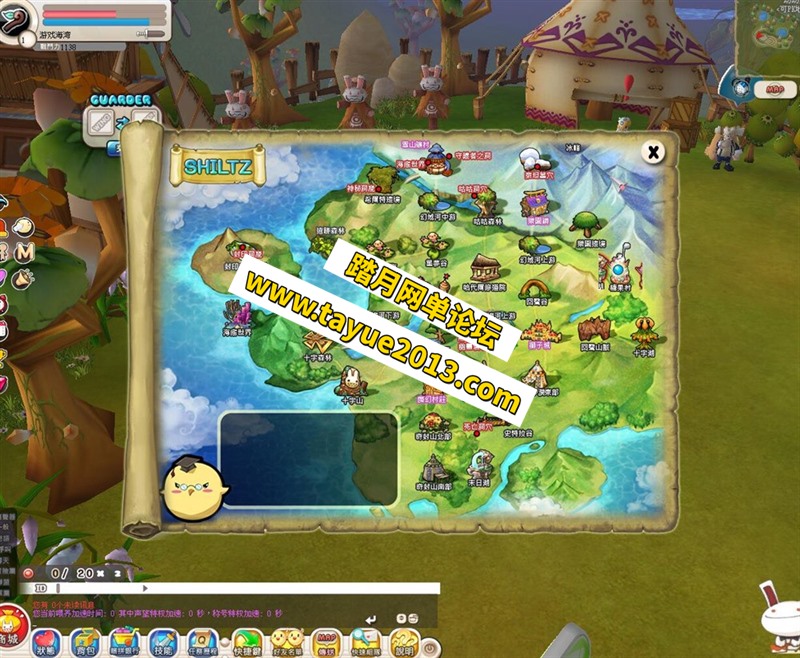
Task: Open the 狀態 status menu
Action: pos(46,641)
